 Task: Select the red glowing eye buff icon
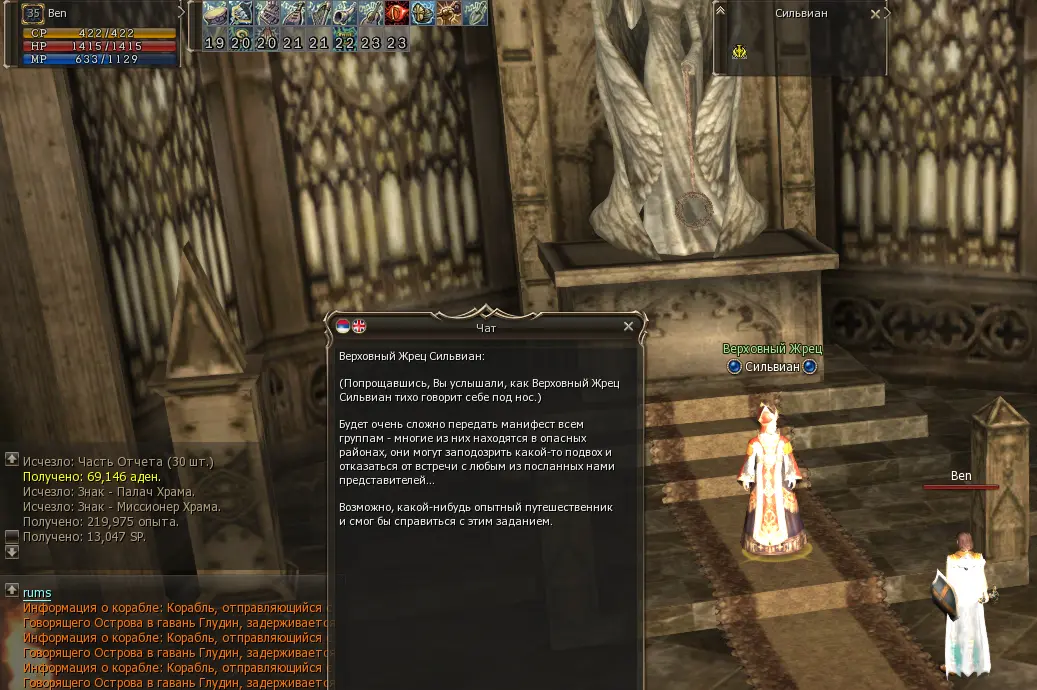[396, 13]
